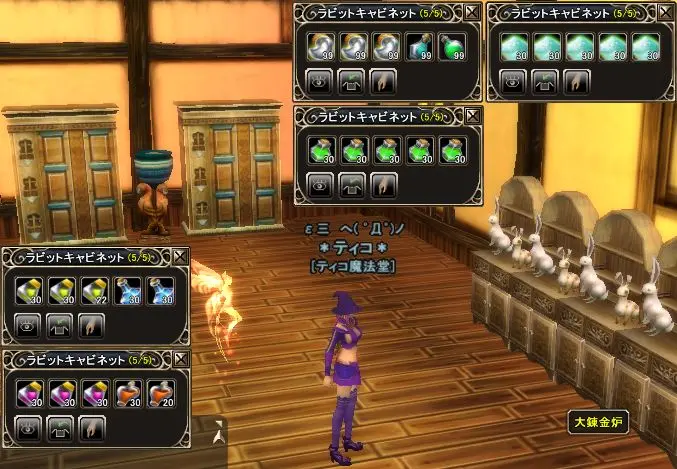Close the cabinet window with five green potions

473,116
